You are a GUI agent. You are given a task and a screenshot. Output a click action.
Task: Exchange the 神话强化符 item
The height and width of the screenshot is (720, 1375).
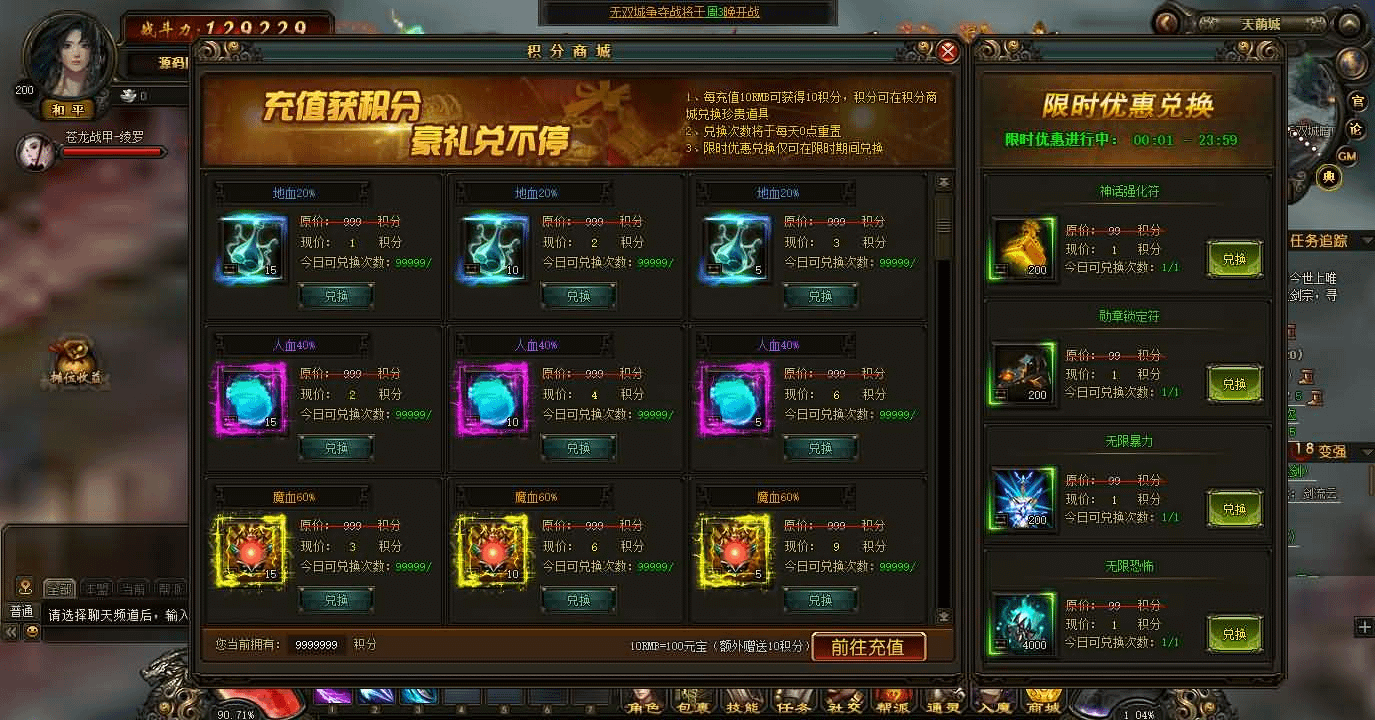(x=1235, y=258)
